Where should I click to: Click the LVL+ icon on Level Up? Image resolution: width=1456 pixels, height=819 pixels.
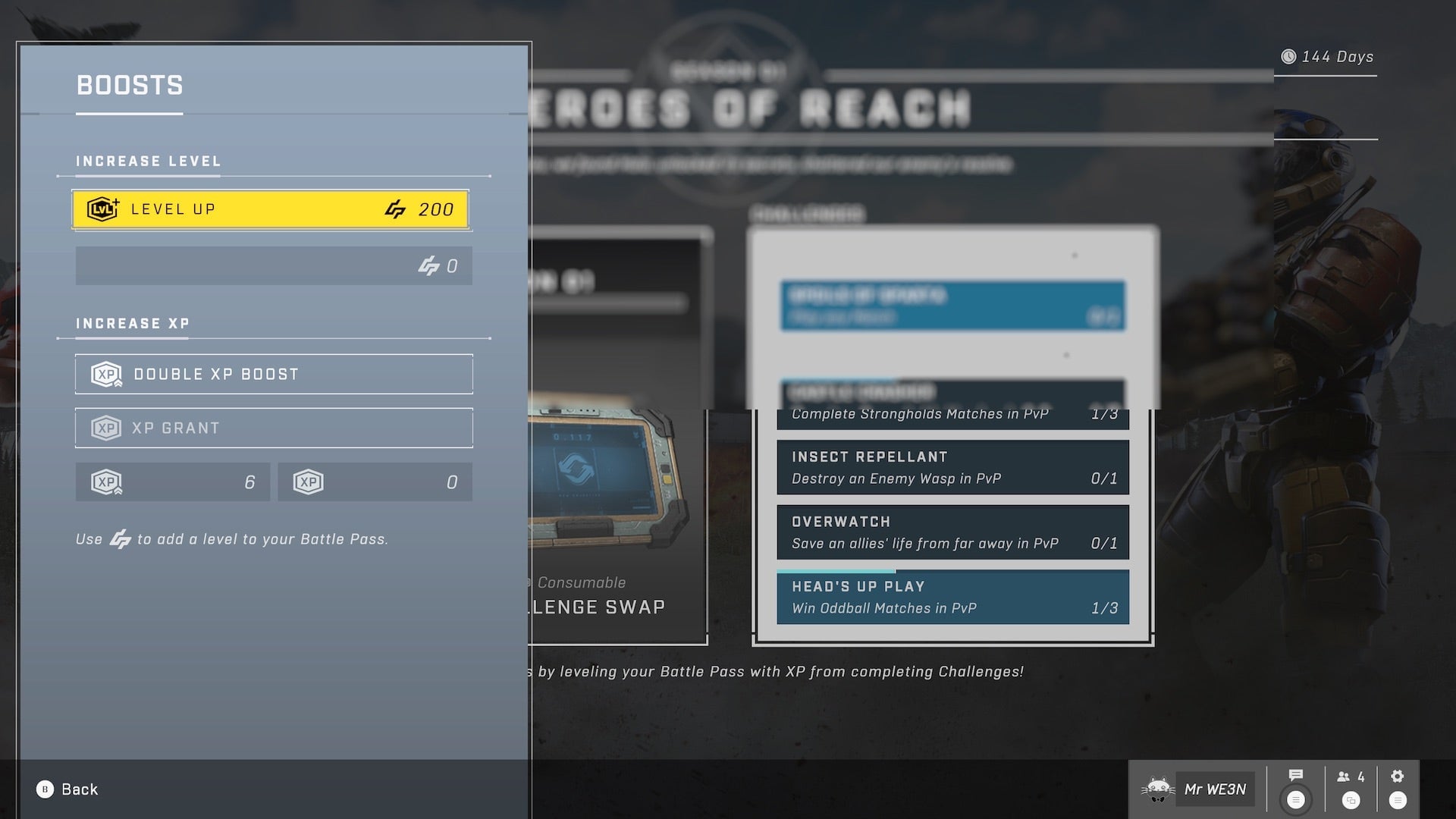click(x=102, y=209)
